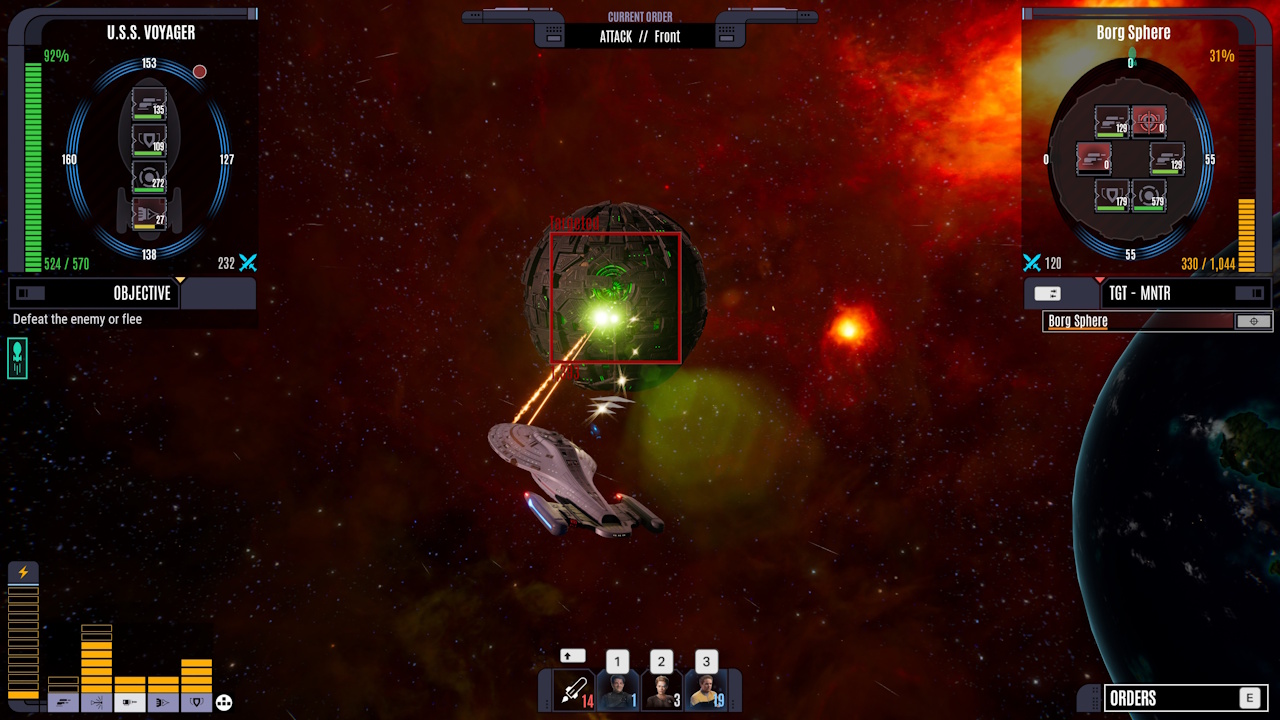Open the ATTACK // Front current order
Viewport: 1280px width, 720px height.
pyautogui.click(x=640, y=36)
